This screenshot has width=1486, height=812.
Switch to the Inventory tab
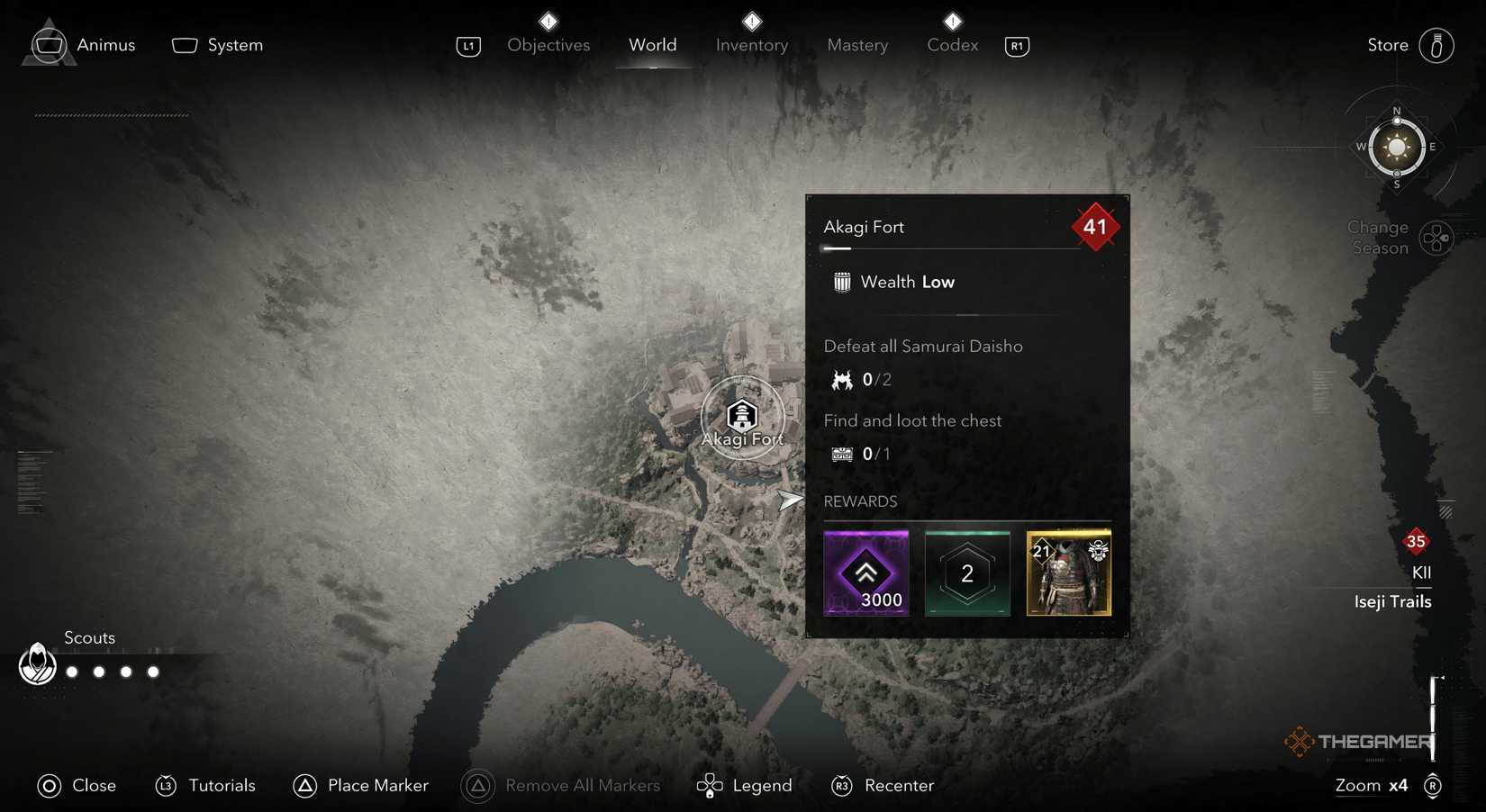751,45
